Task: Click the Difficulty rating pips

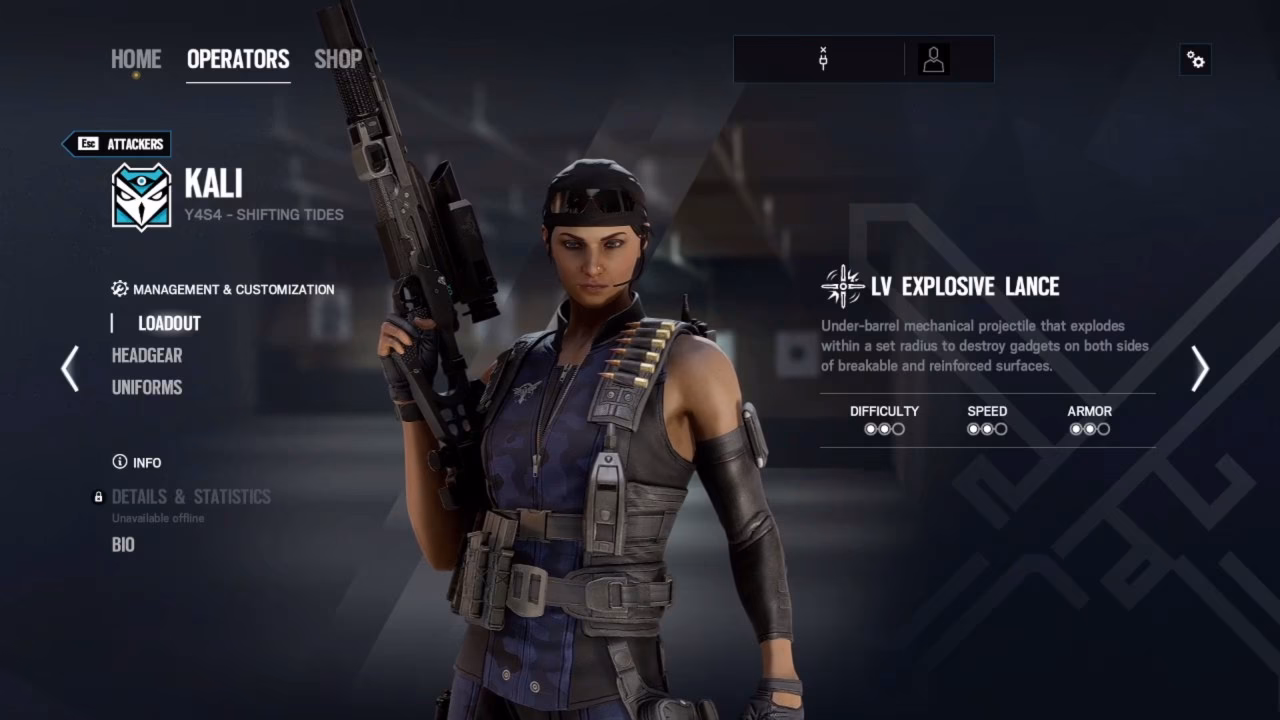Action: click(x=884, y=428)
